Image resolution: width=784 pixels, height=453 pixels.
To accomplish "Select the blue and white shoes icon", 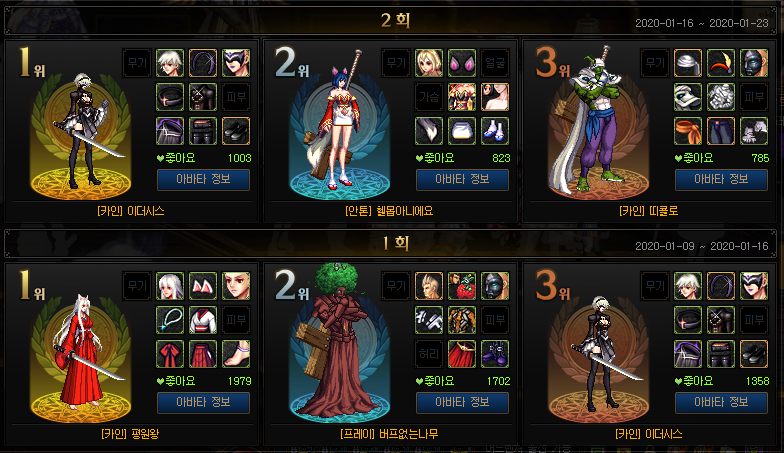I will pyautogui.click(x=495, y=130).
